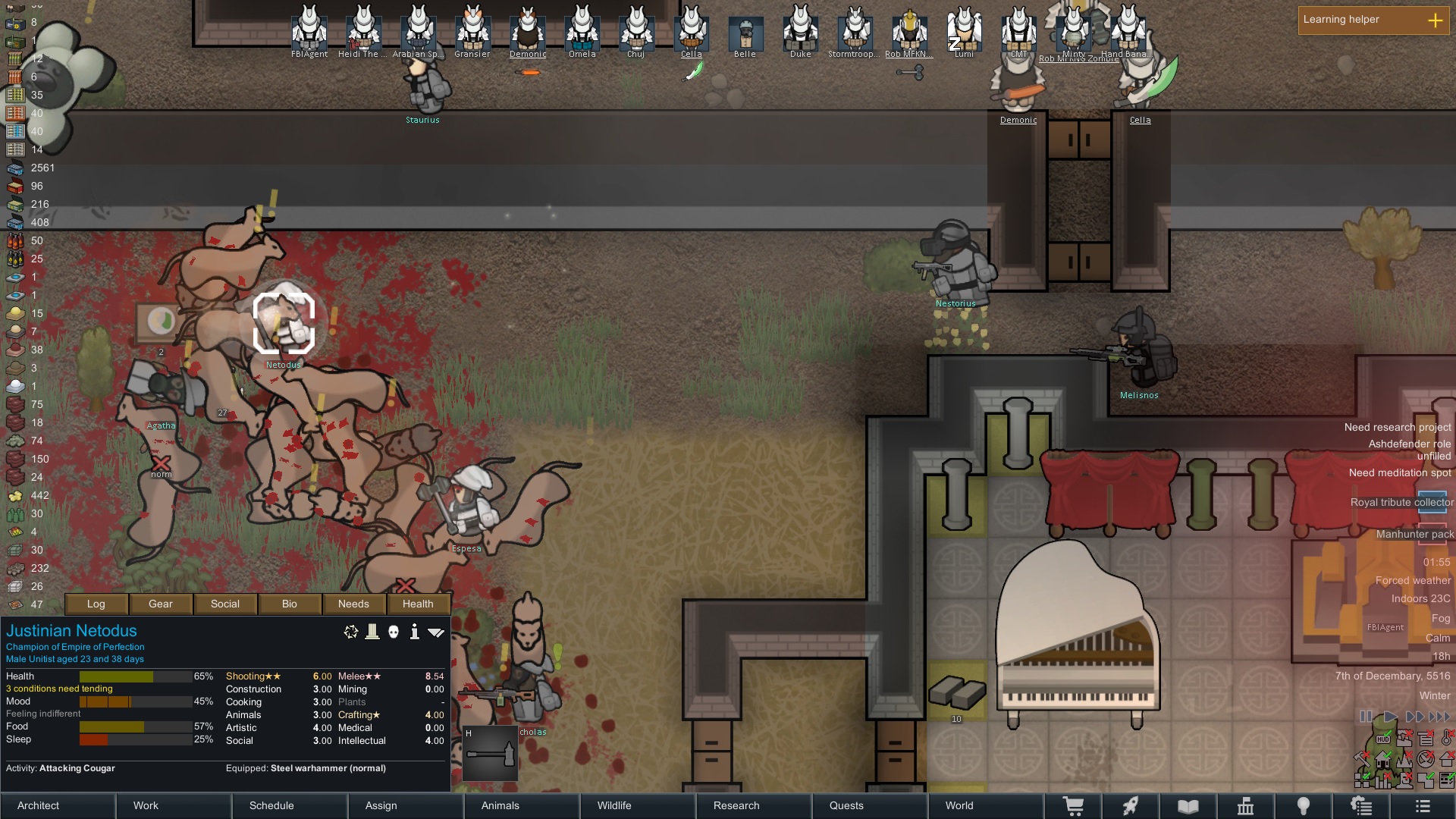View the Social tab
Image resolution: width=1456 pixels, height=819 pixels.
pos(225,604)
